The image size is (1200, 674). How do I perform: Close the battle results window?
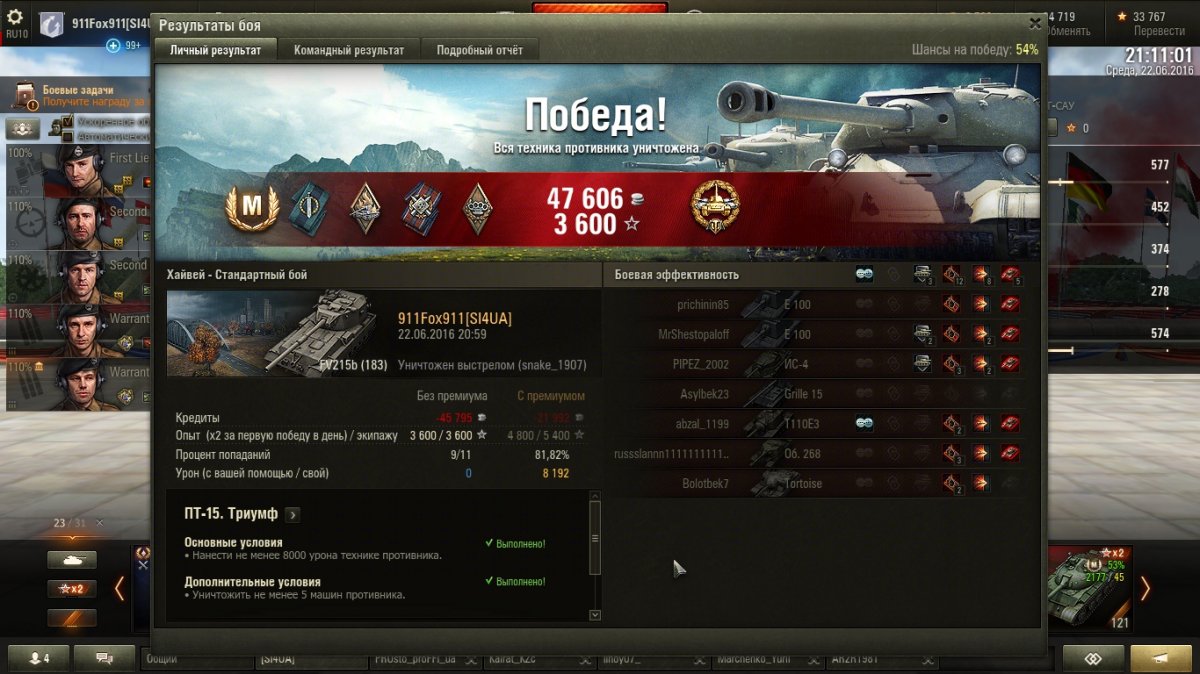click(1035, 23)
